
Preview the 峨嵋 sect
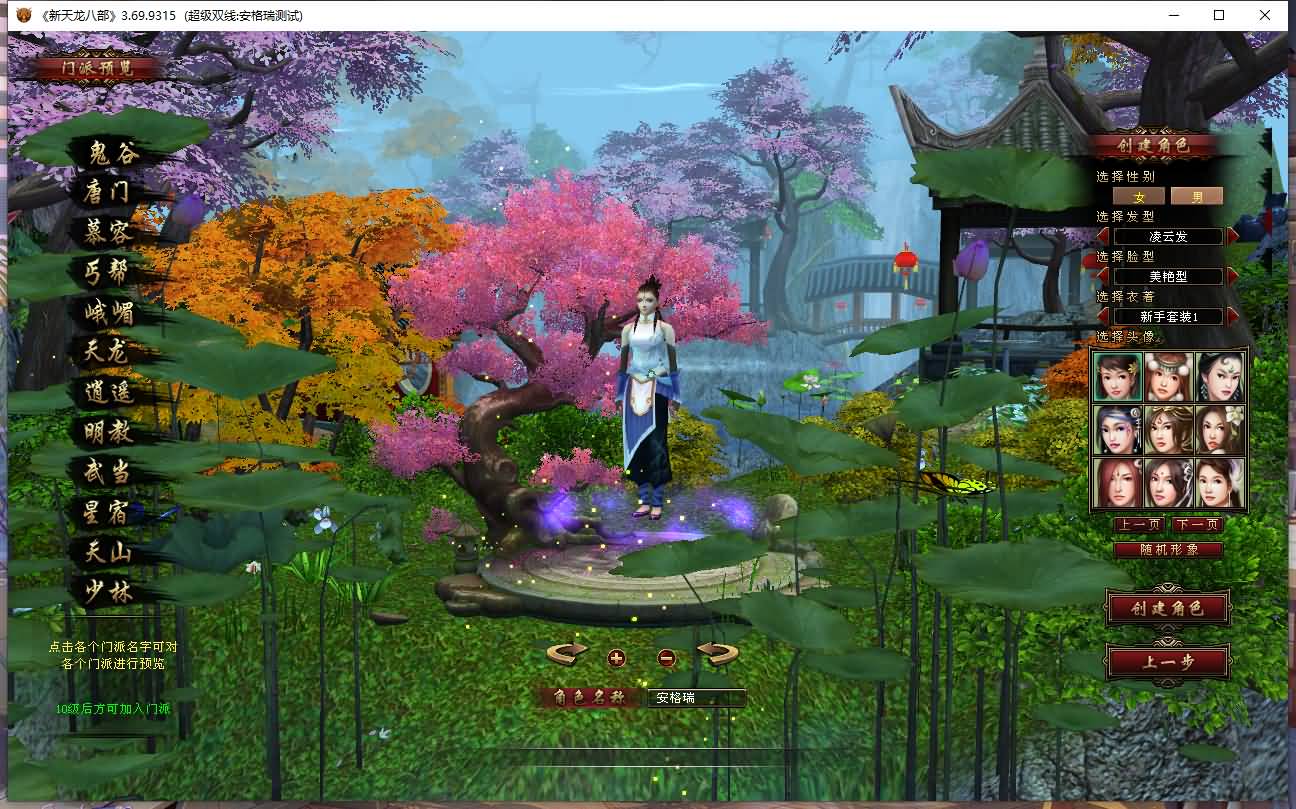(x=108, y=312)
